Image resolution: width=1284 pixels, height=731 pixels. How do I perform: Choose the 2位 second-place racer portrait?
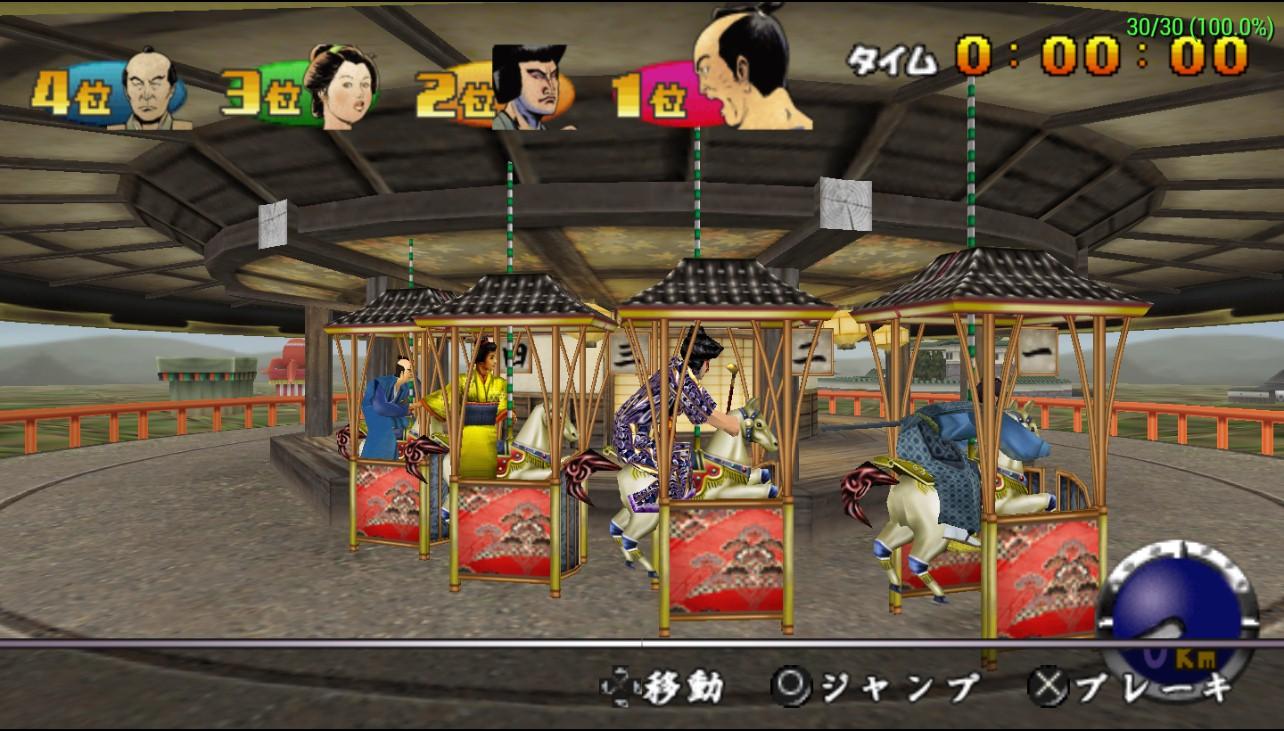(x=529, y=88)
